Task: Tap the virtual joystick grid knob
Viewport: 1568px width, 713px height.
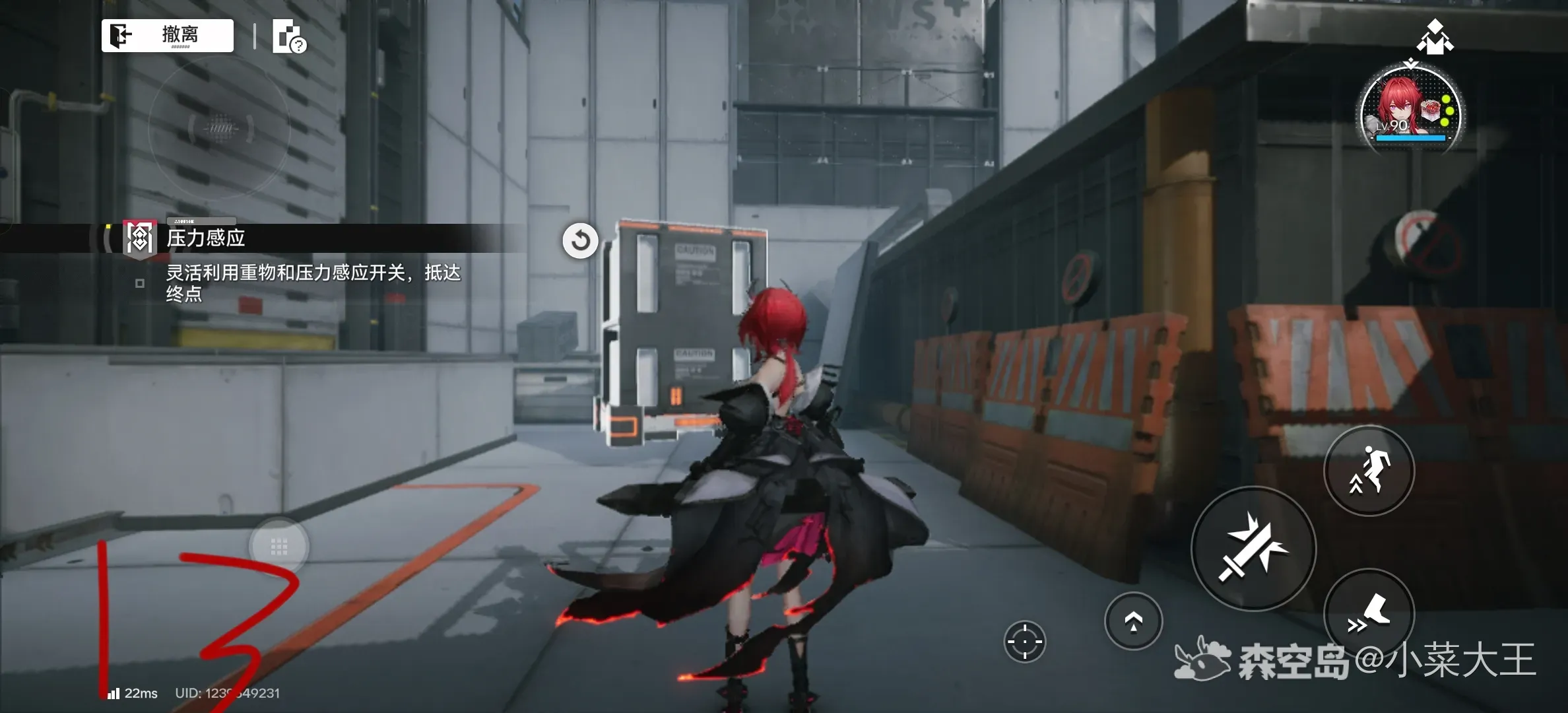Action: point(278,547)
